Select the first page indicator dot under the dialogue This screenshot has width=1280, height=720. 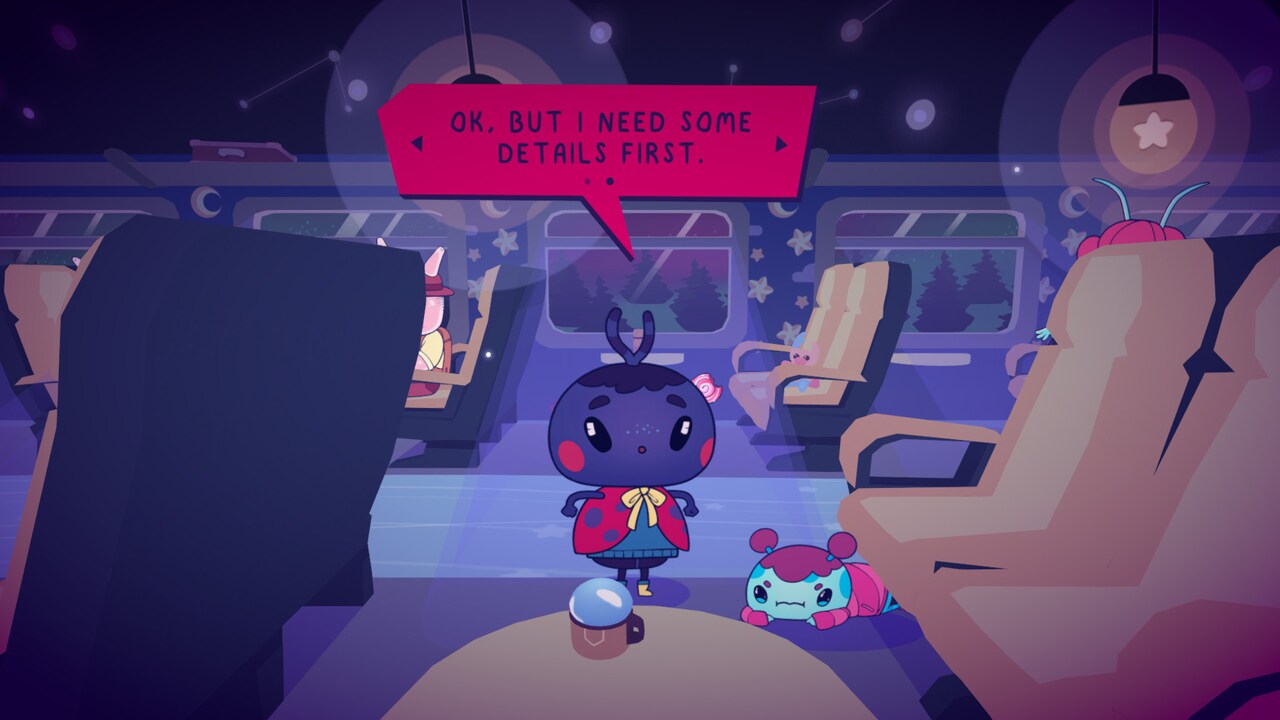click(587, 181)
